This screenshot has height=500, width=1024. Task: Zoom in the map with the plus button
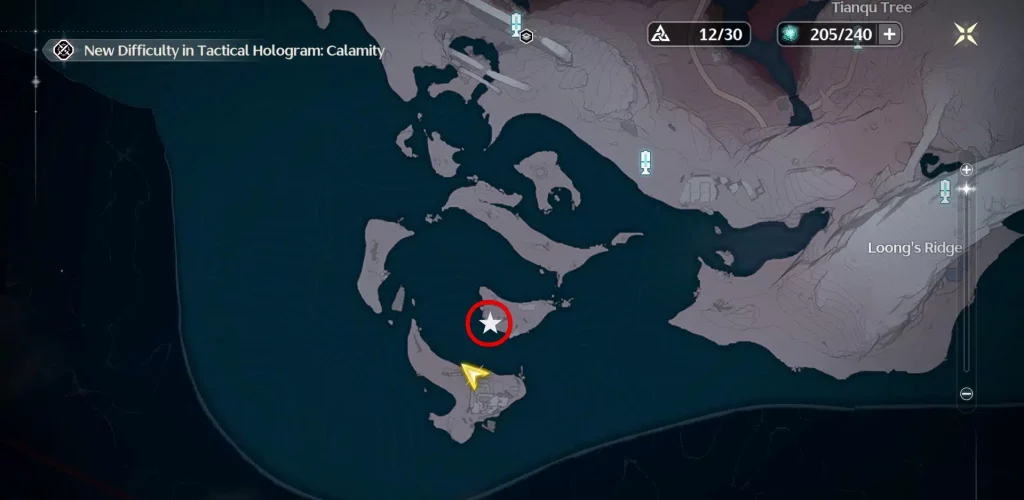point(966,170)
